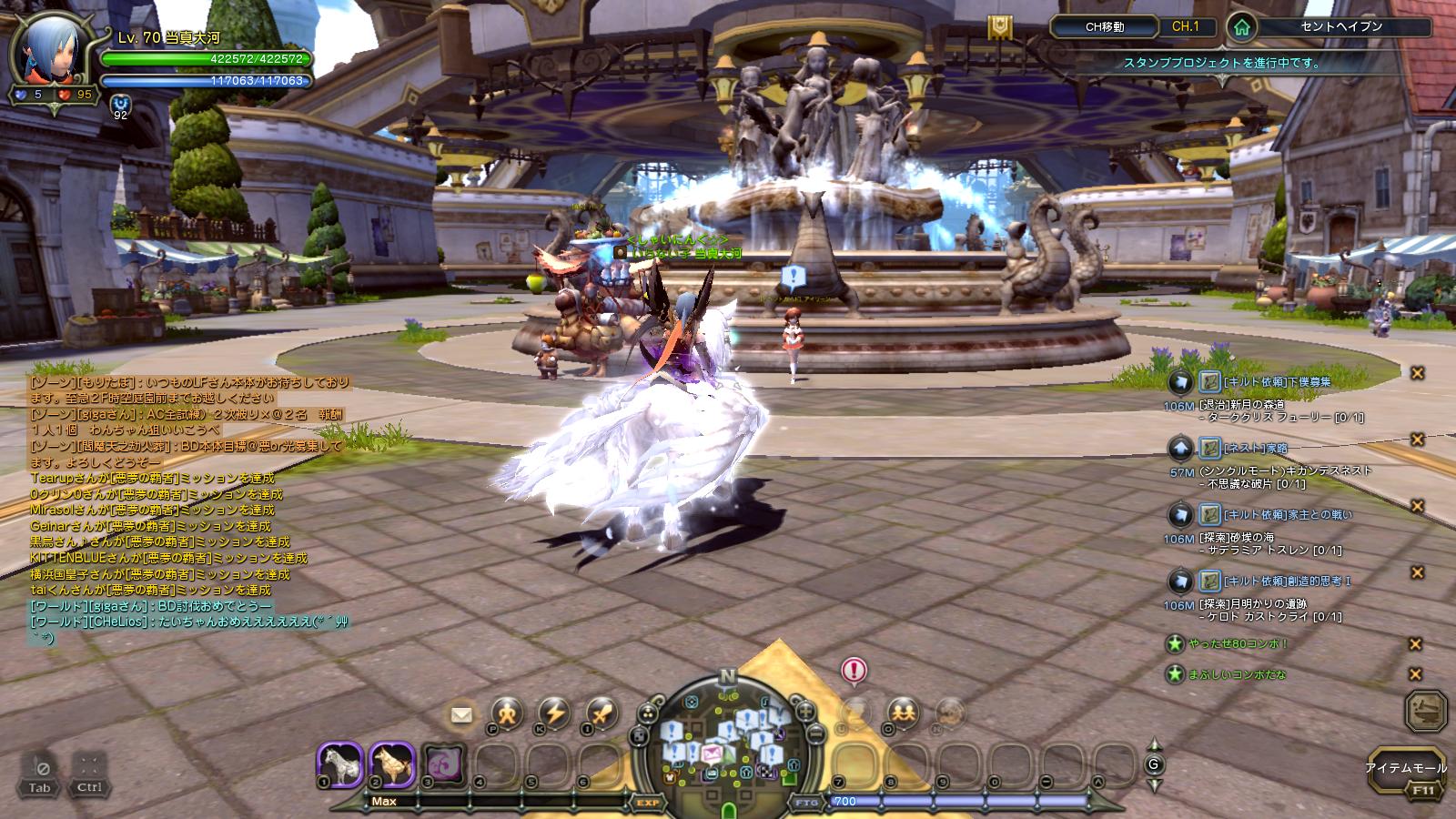Activate the purple swirl skill slot
The width and height of the screenshot is (1456, 819).
444,765
